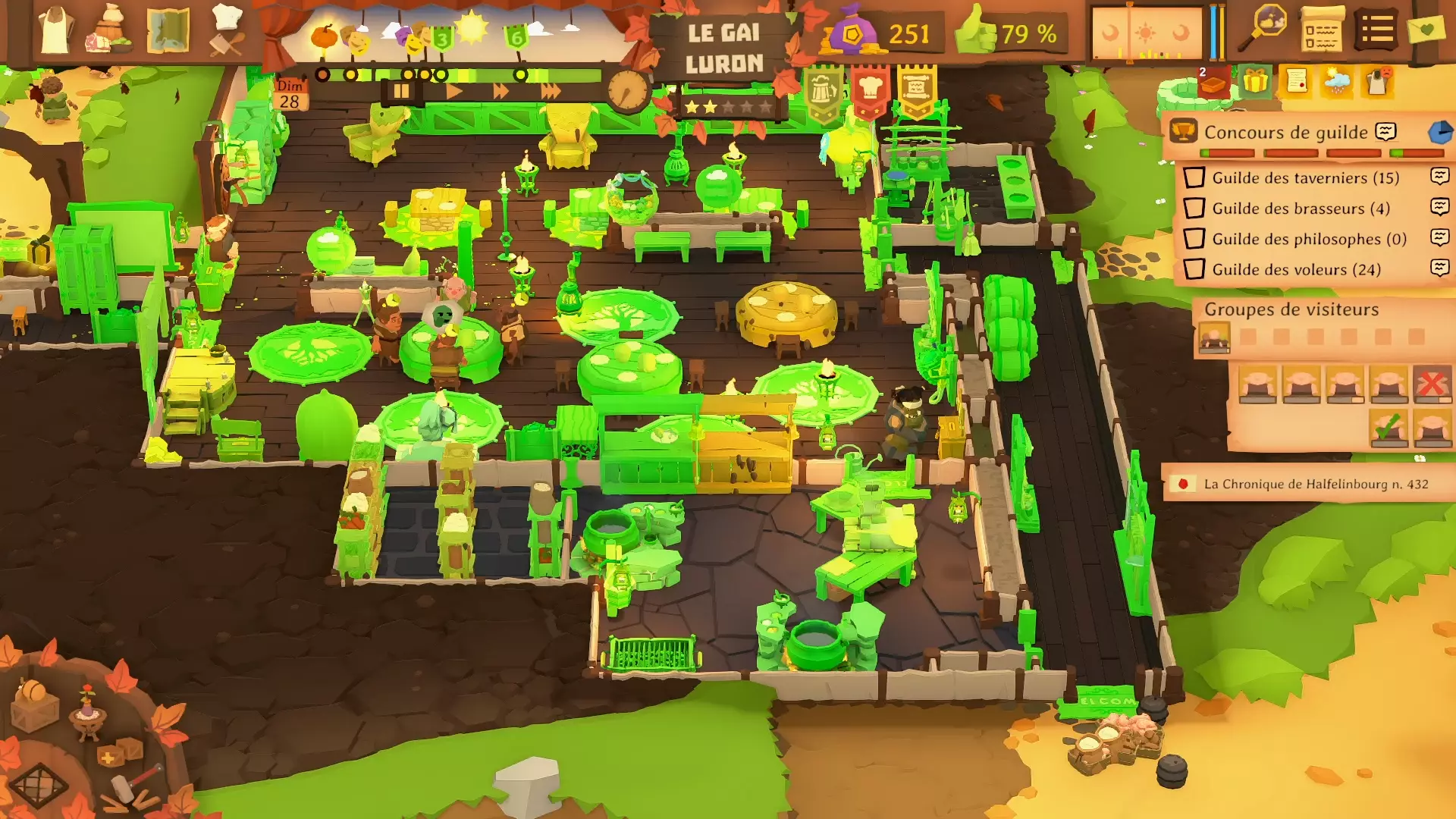Screen dimensions: 1456x819
Task: Open the yellow gift box notification
Action: (x=1256, y=81)
